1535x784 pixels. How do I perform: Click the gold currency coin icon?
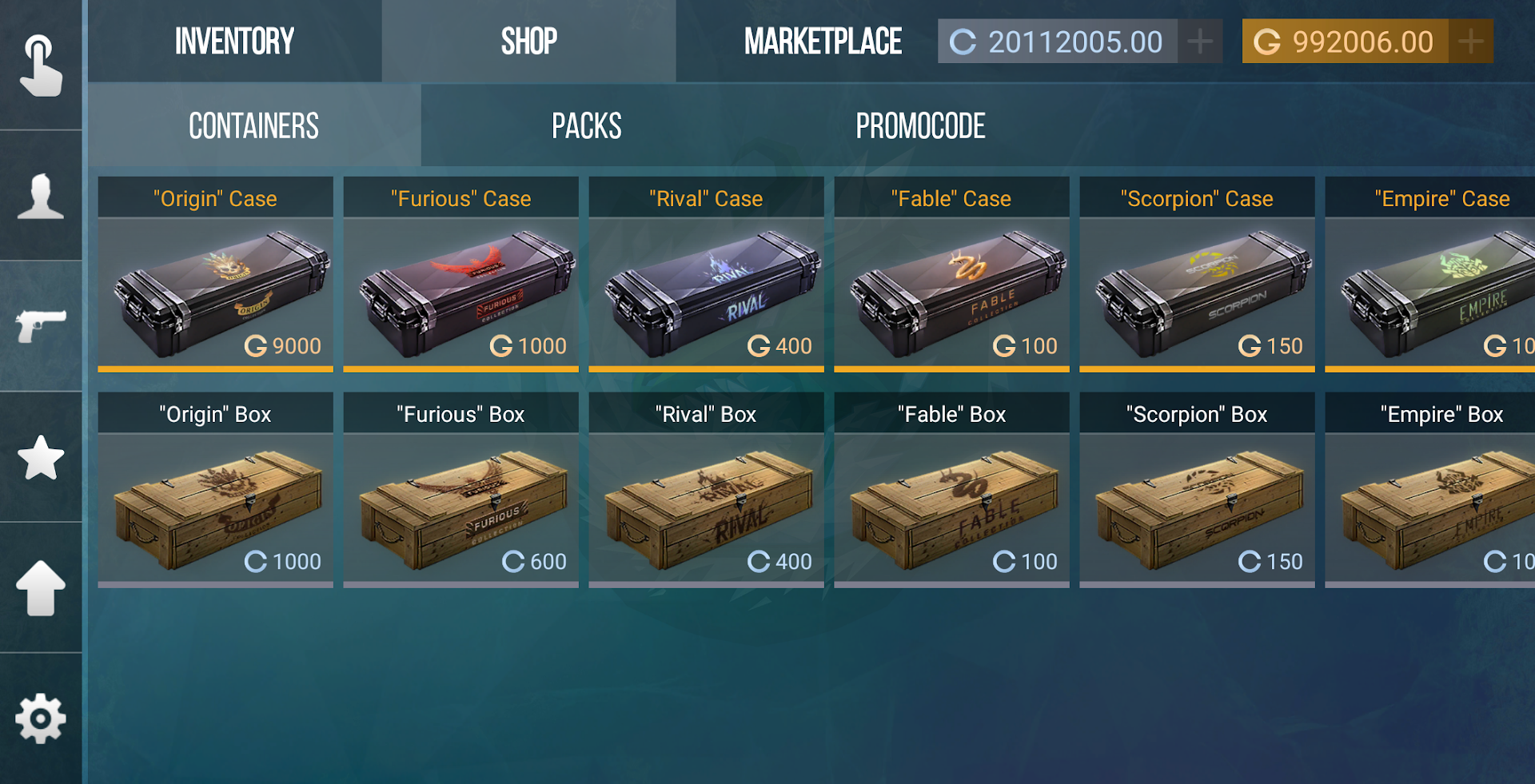[1268, 41]
